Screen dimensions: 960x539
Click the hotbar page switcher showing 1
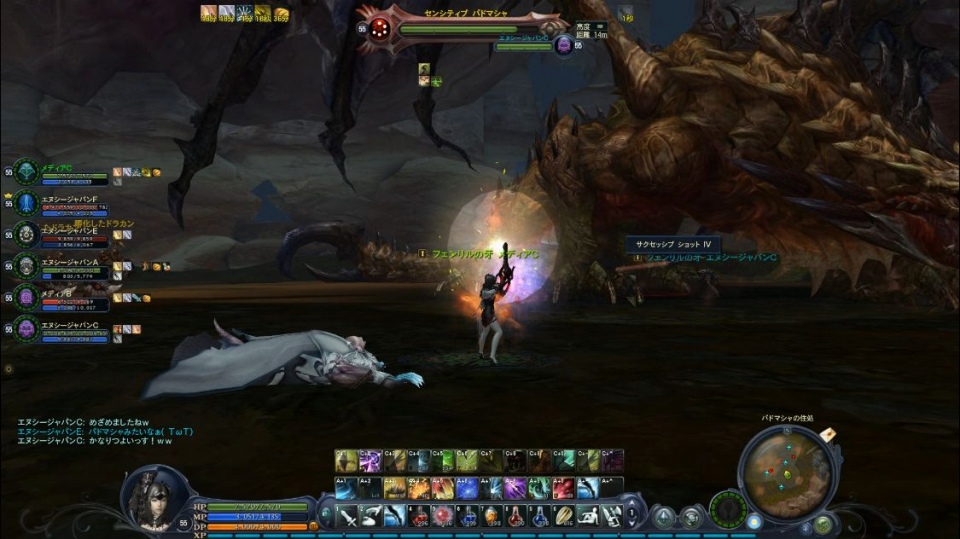click(632, 516)
